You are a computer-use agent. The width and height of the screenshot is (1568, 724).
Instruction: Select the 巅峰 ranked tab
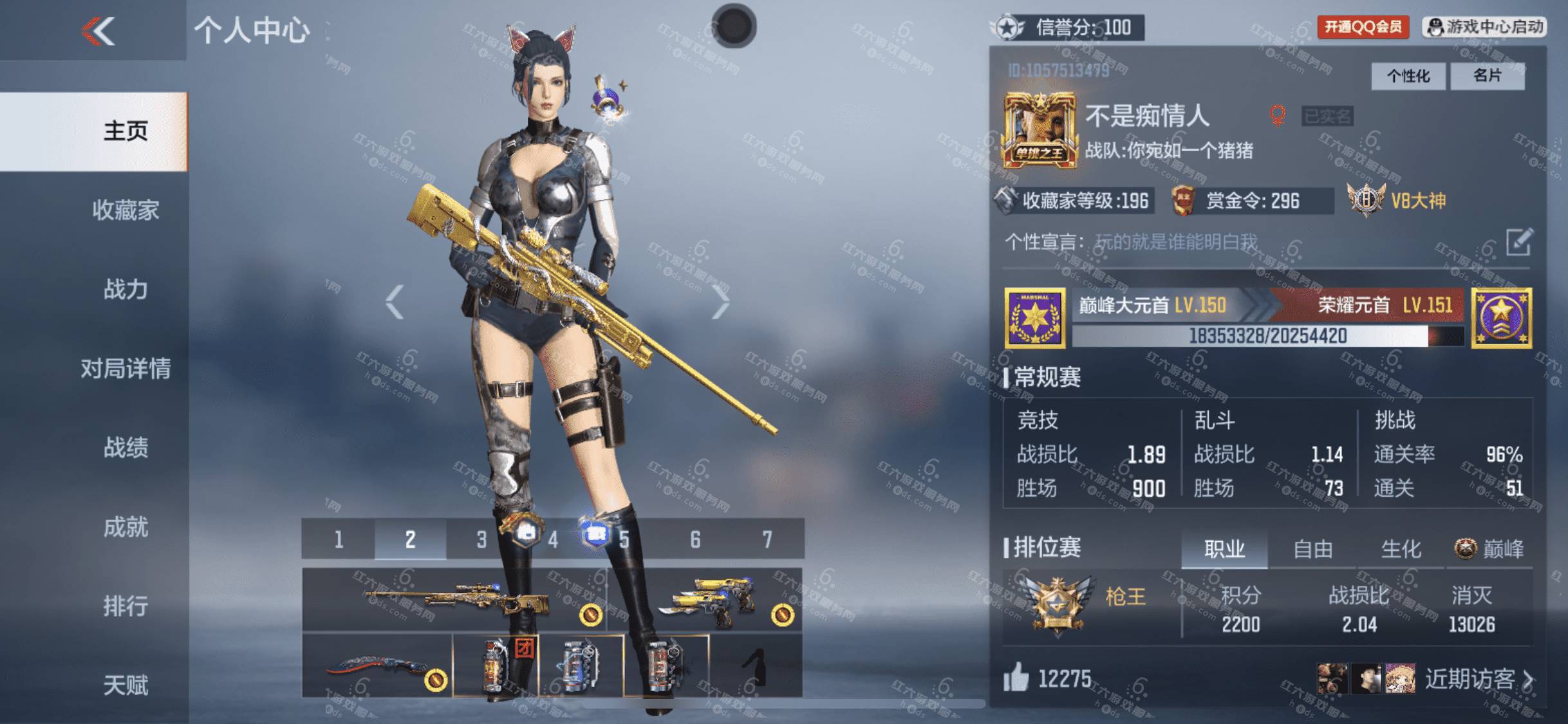[1489, 550]
